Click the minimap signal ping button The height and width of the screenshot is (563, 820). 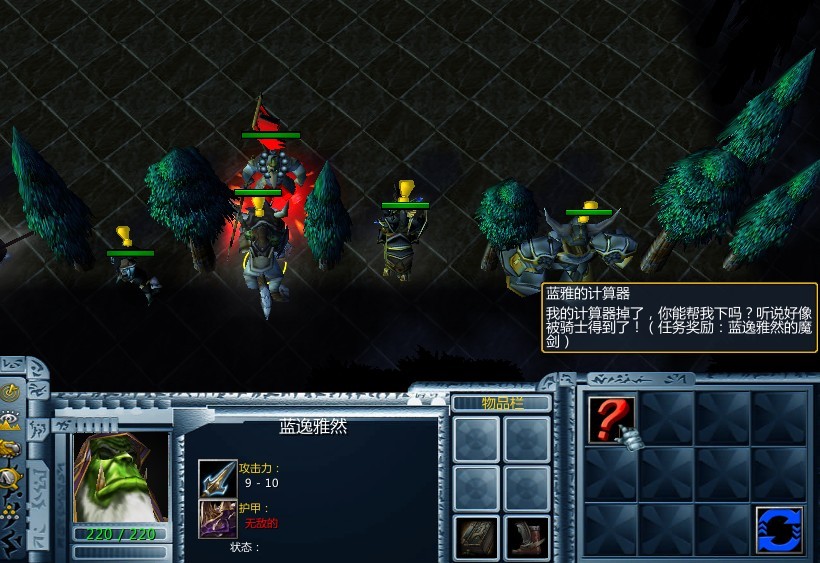[x=11, y=391]
